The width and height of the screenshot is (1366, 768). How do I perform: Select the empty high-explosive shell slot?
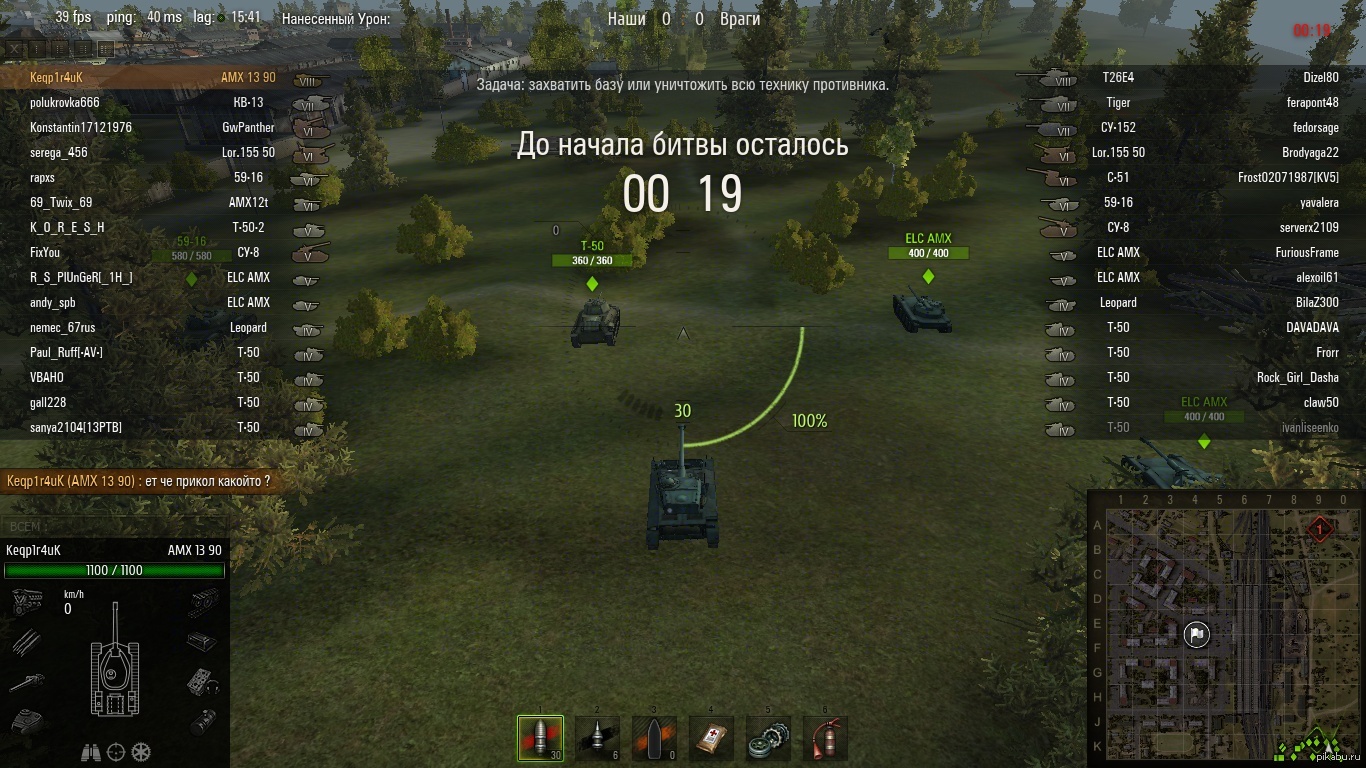[654, 739]
